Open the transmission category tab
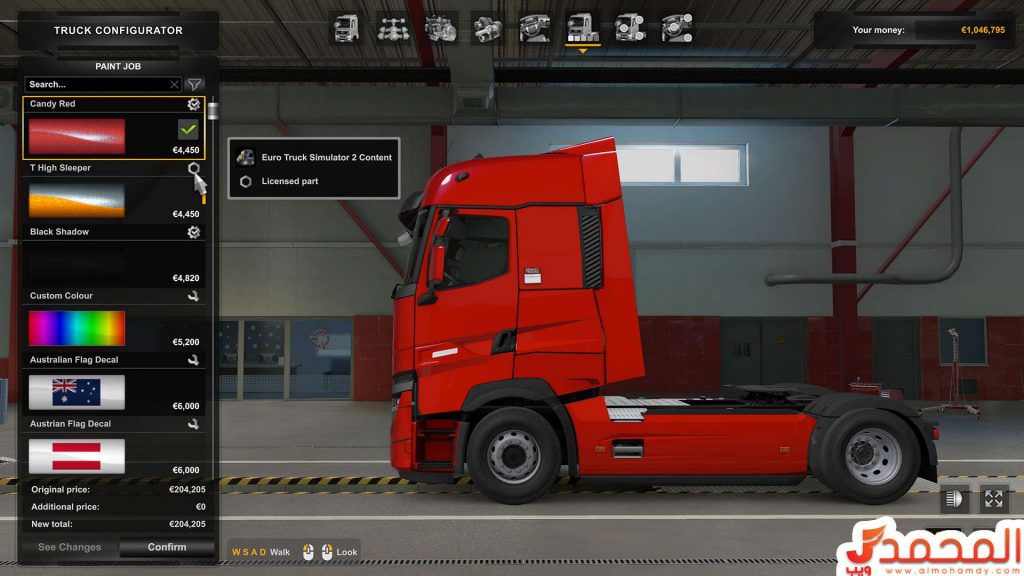1024x576 pixels. (x=487, y=27)
